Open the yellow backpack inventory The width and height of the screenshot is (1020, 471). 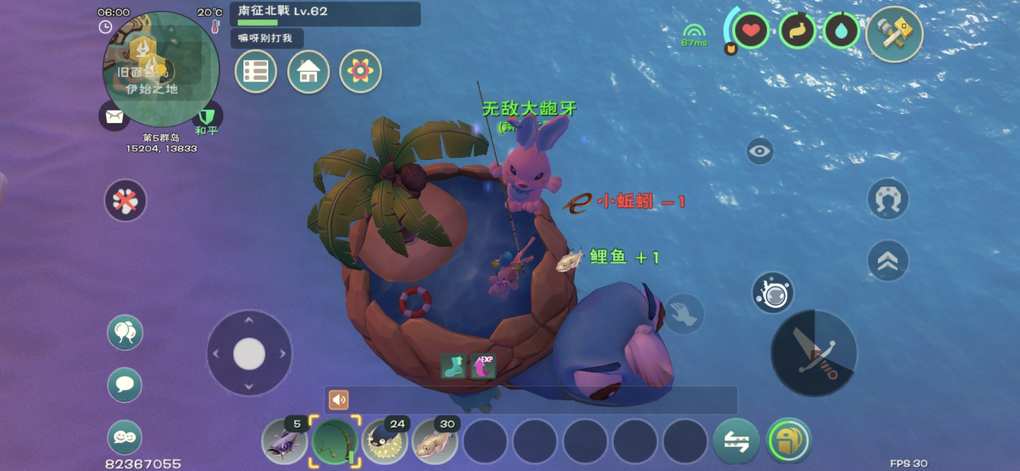coord(789,440)
